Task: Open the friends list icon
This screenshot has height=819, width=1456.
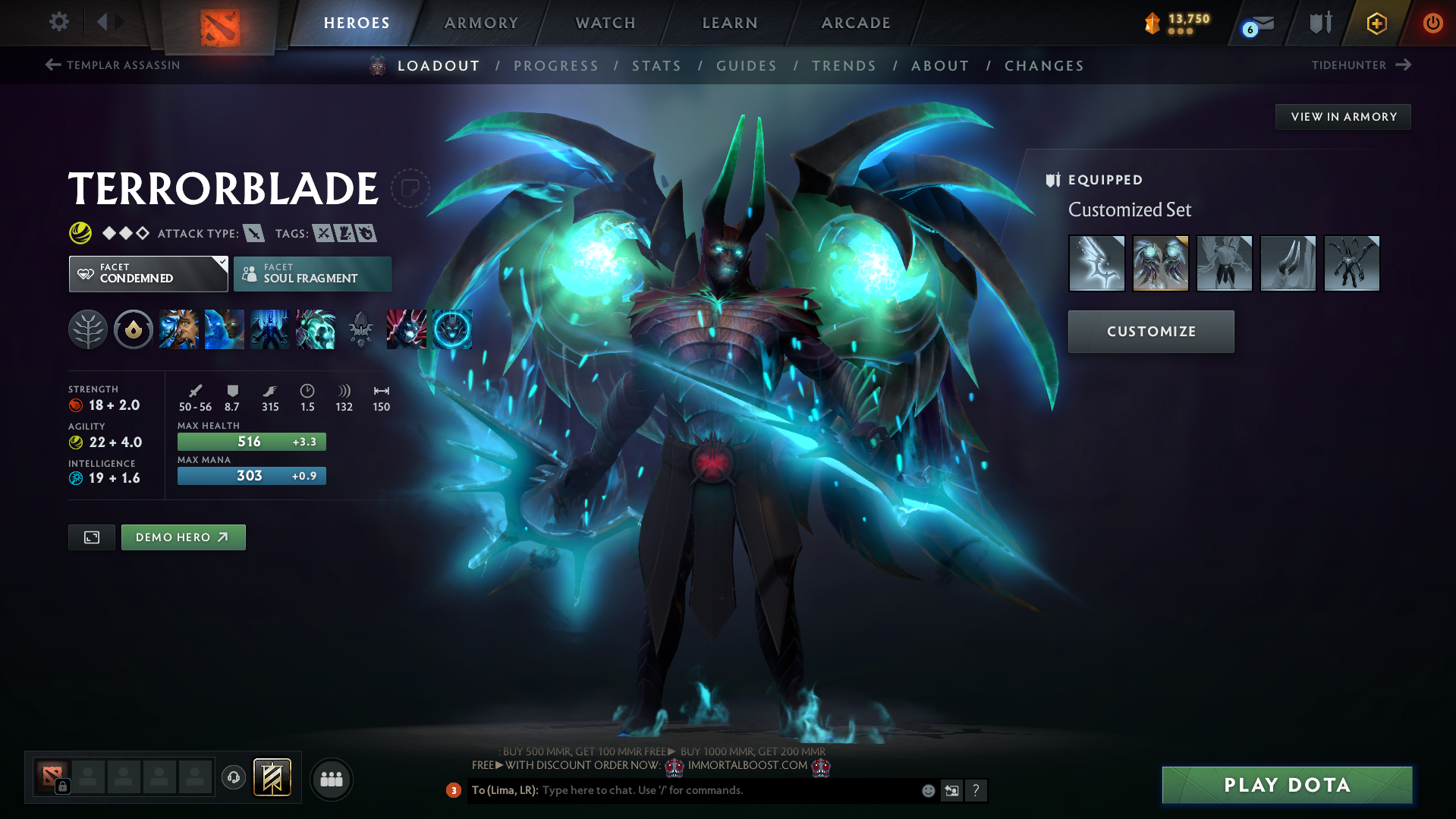Action: coord(331,779)
